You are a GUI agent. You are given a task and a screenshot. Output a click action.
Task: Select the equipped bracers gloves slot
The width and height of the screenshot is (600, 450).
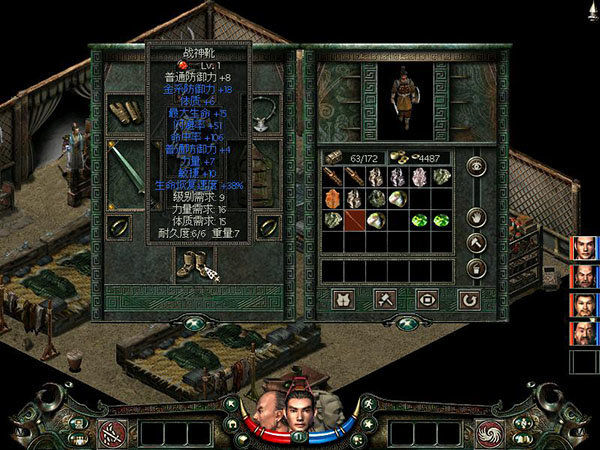pos(119,111)
